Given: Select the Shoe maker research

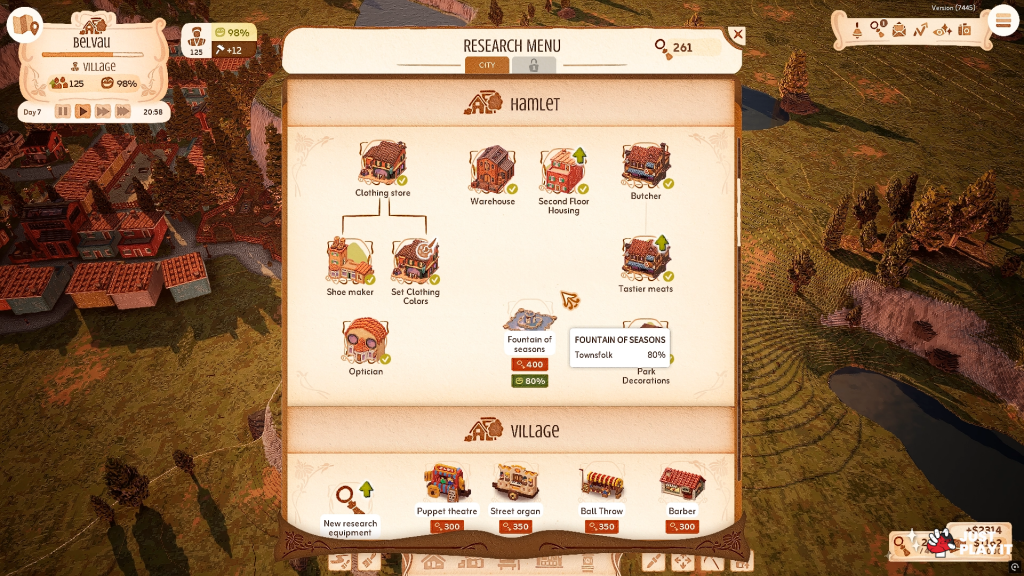Looking at the screenshot, I should (349, 261).
